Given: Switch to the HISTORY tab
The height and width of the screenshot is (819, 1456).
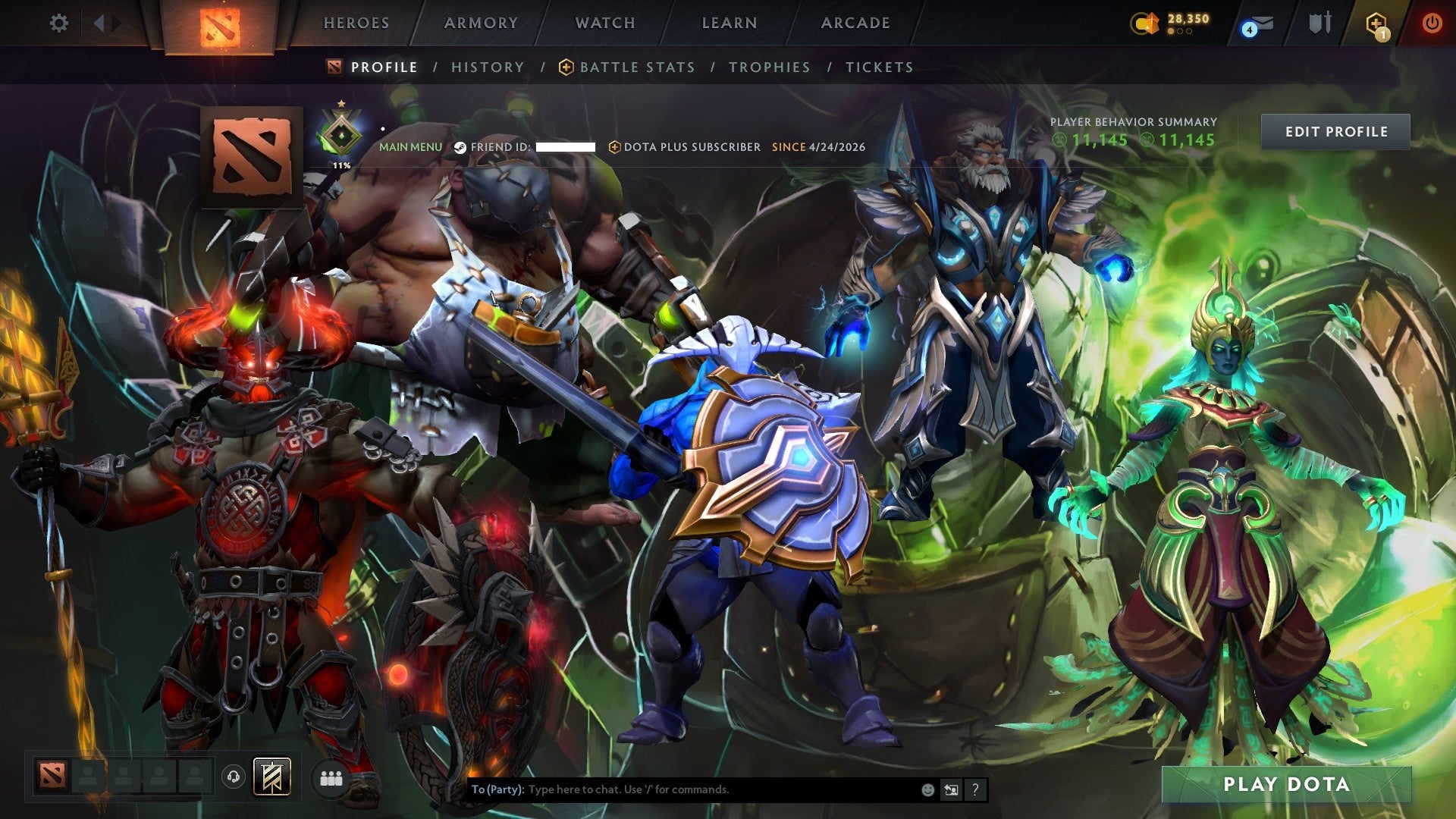Looking at the screenshot, I should pos(487,67).
